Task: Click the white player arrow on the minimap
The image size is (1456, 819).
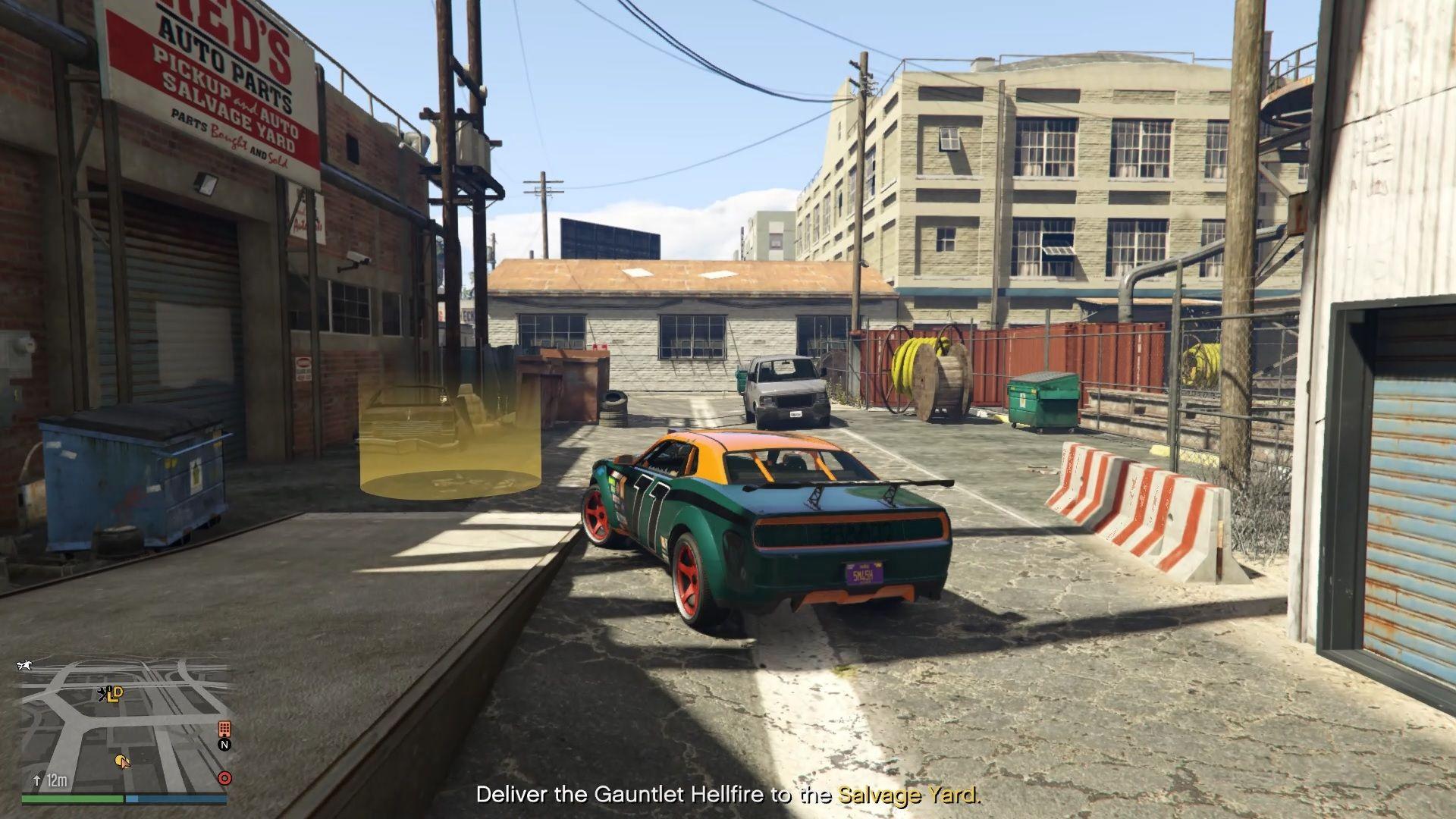Action: click(x=125, y=764)
